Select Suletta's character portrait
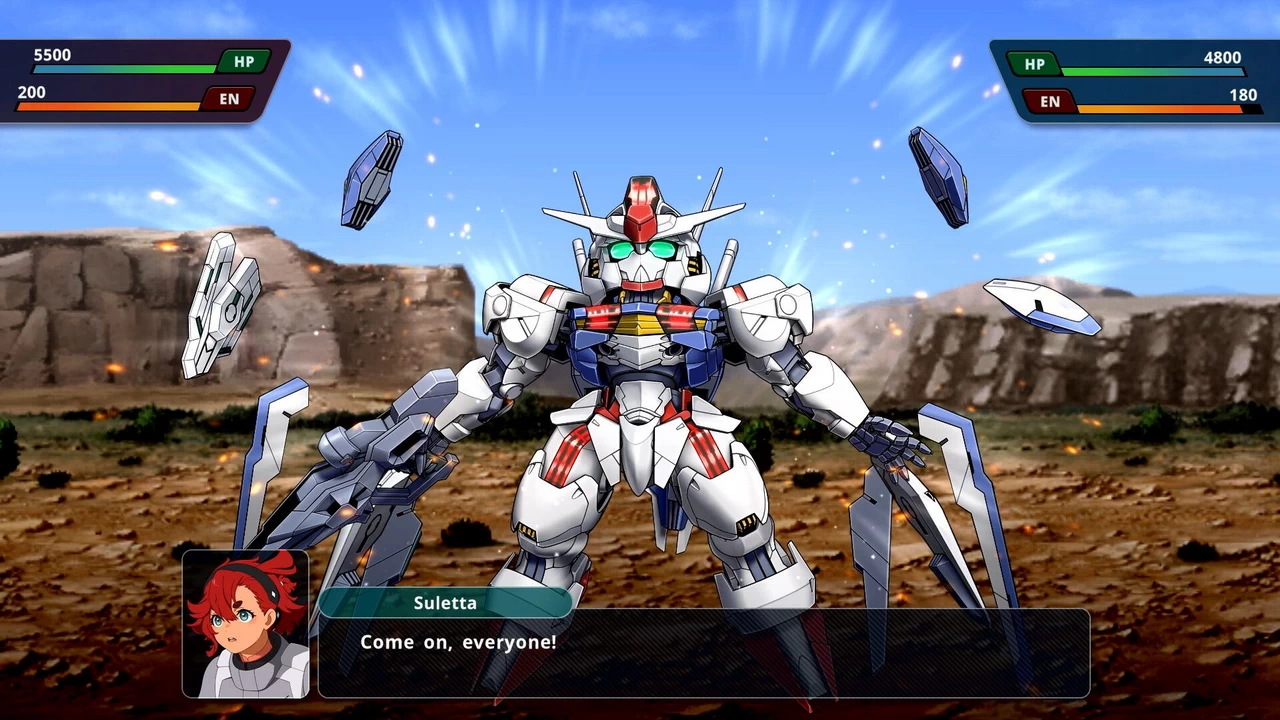The width and height of the screenshot is (1280, 720). (x=243, y=625)
